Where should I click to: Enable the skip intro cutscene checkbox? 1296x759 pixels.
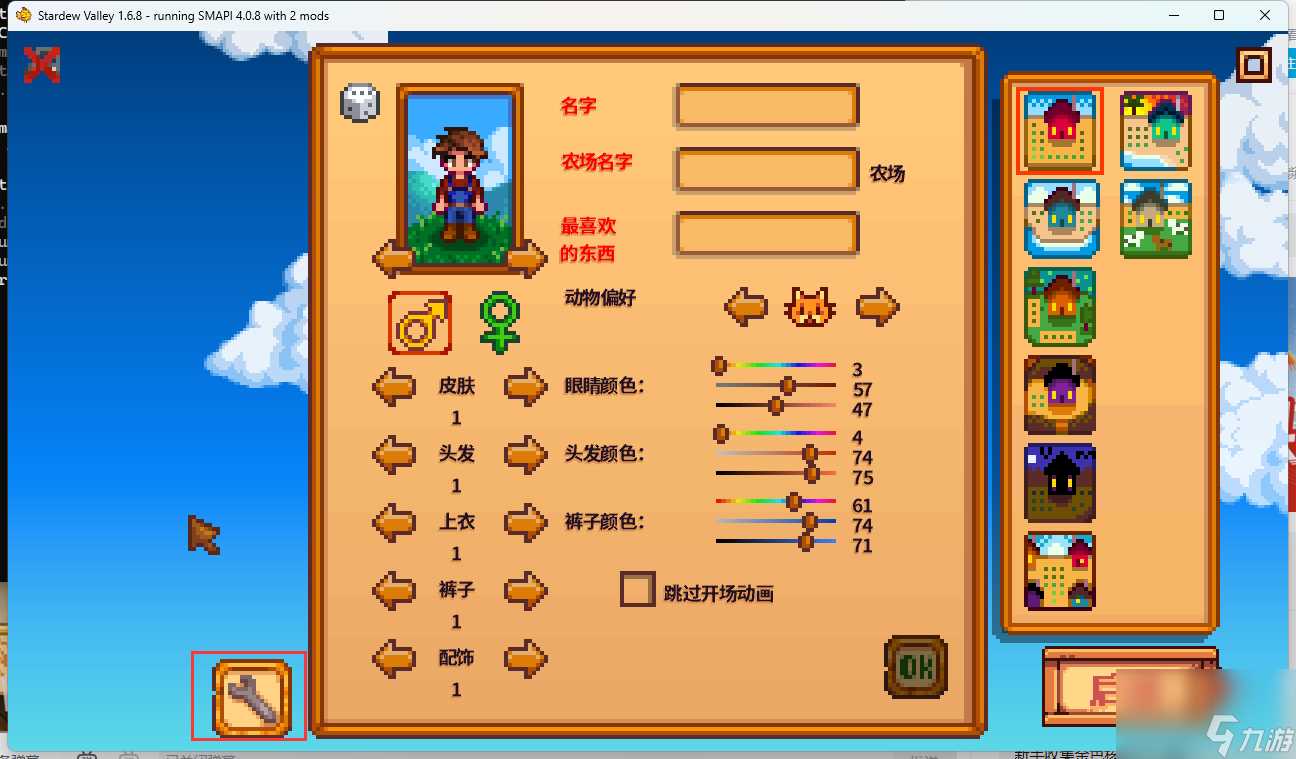637,590
